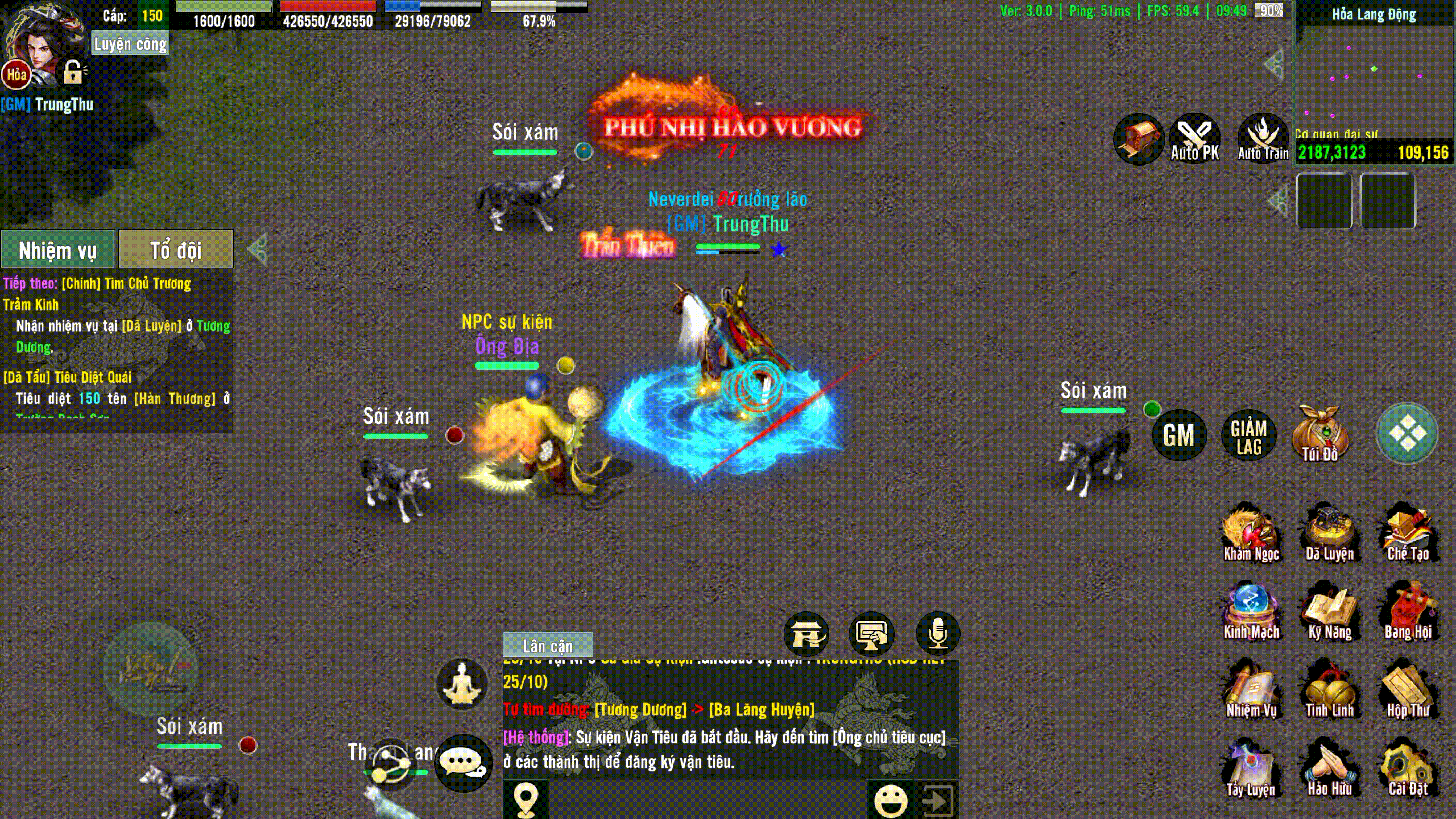Open the Hộp Thư mailbox
Image resolution: width=1456 pixels, height=819 pixels.
(x=1408, y=692)
